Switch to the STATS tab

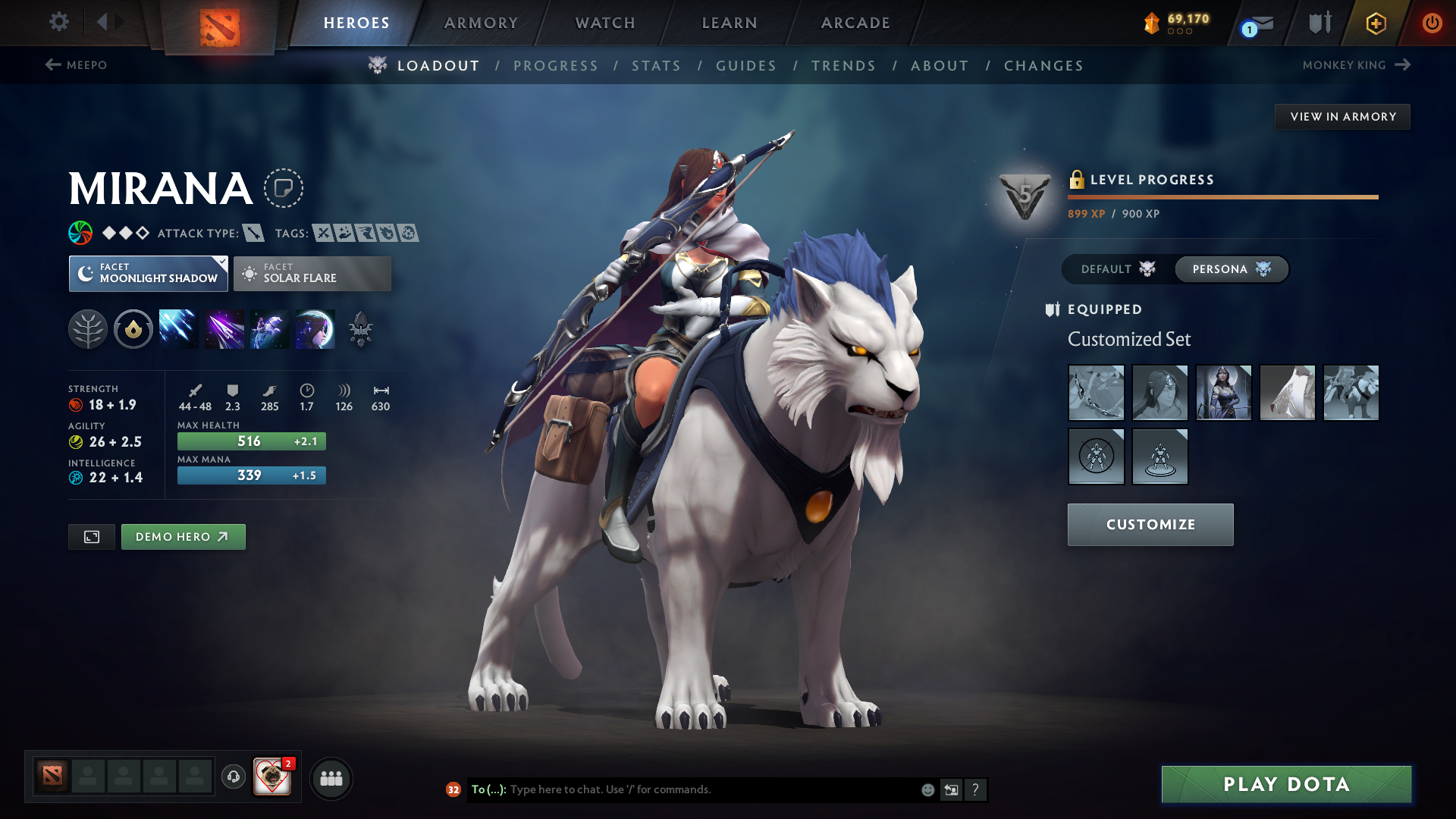click(x=656, y=66)
